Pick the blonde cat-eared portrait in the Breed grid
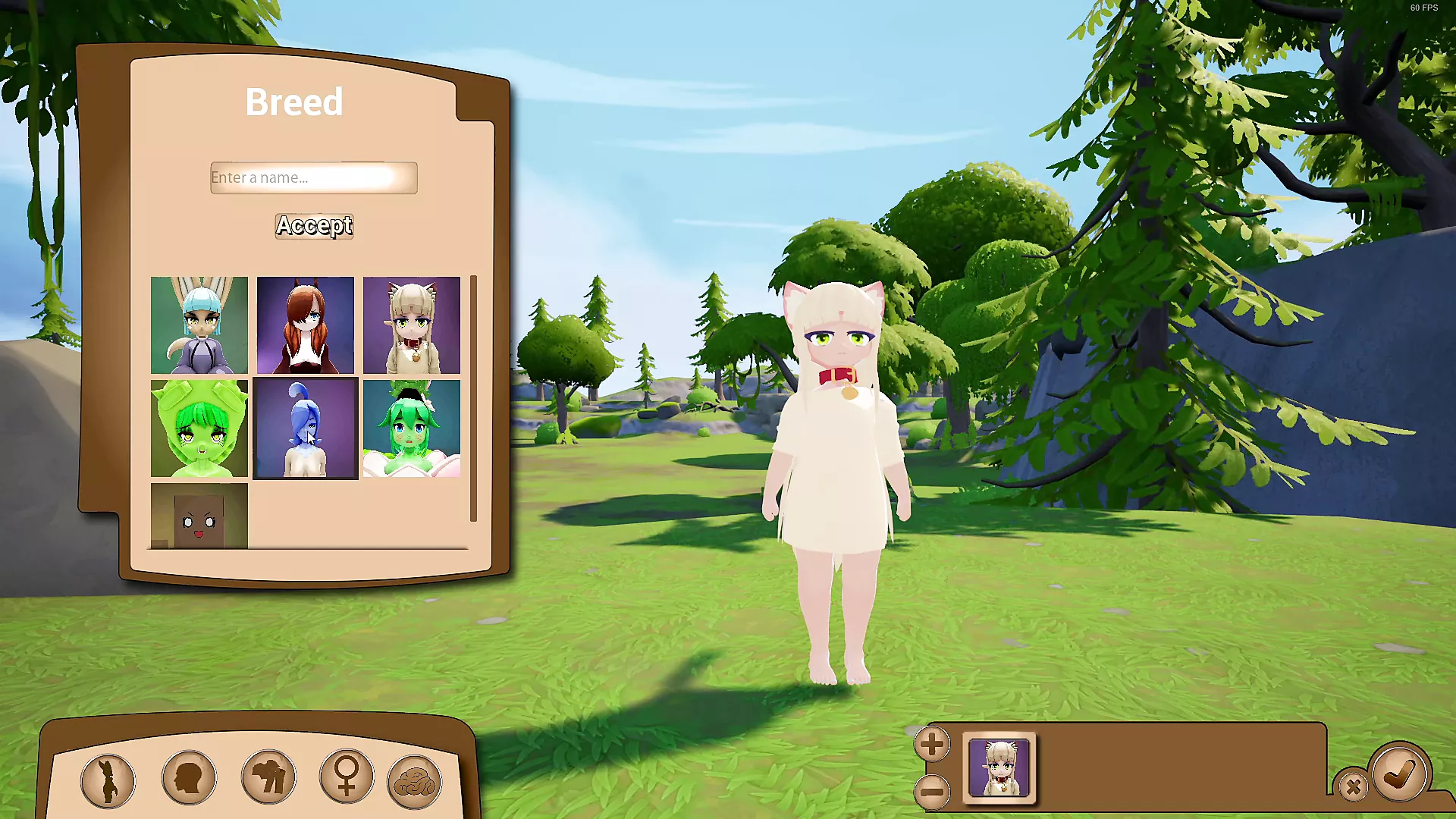 tap(411, 325)
